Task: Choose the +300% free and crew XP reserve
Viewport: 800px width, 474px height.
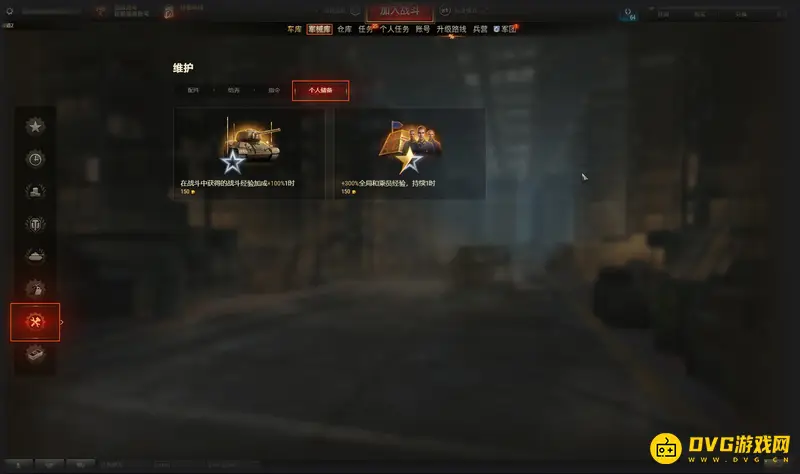Action: click(x=410, y=153)
